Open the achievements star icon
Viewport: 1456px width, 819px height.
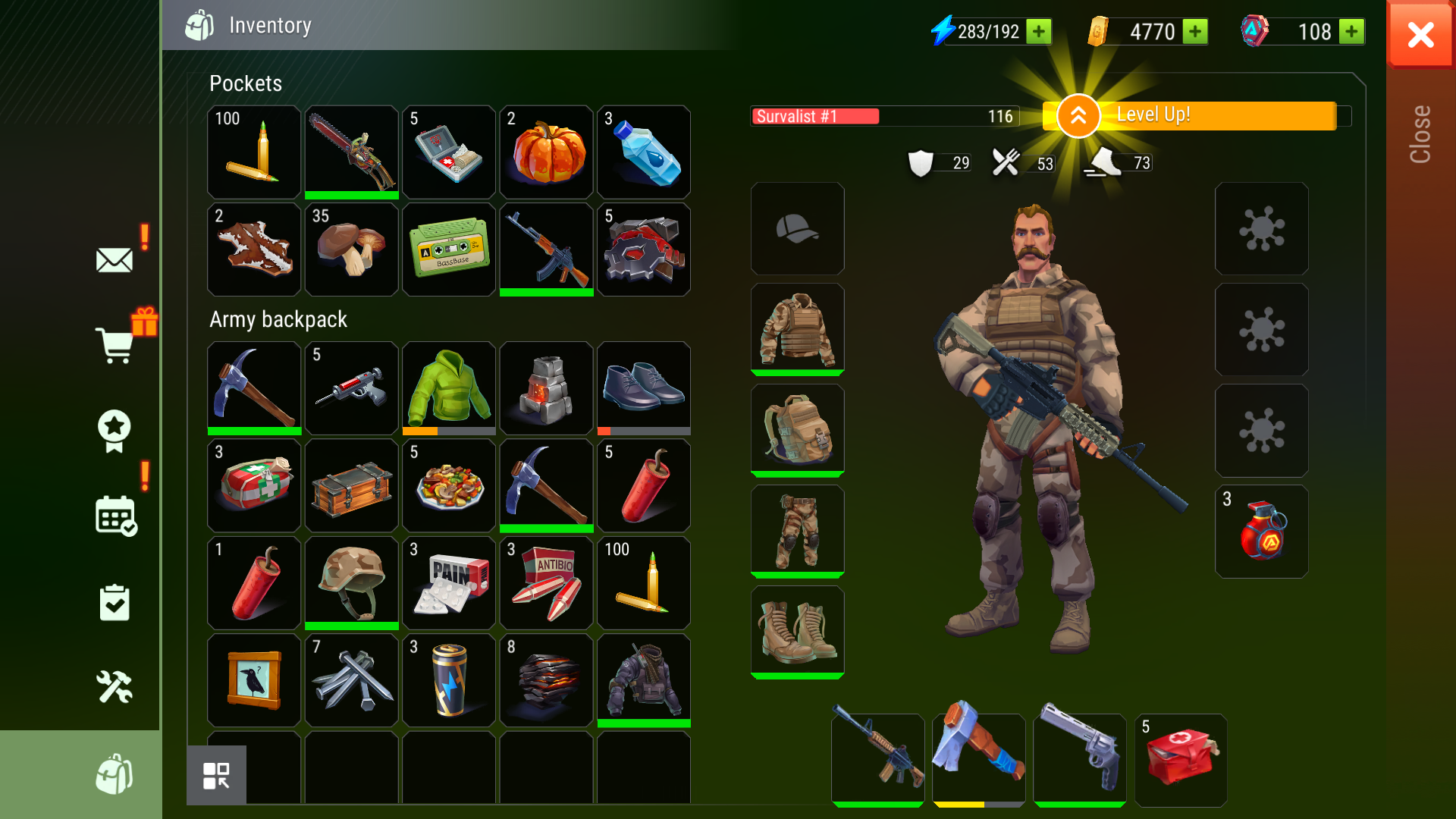(114, 431)
